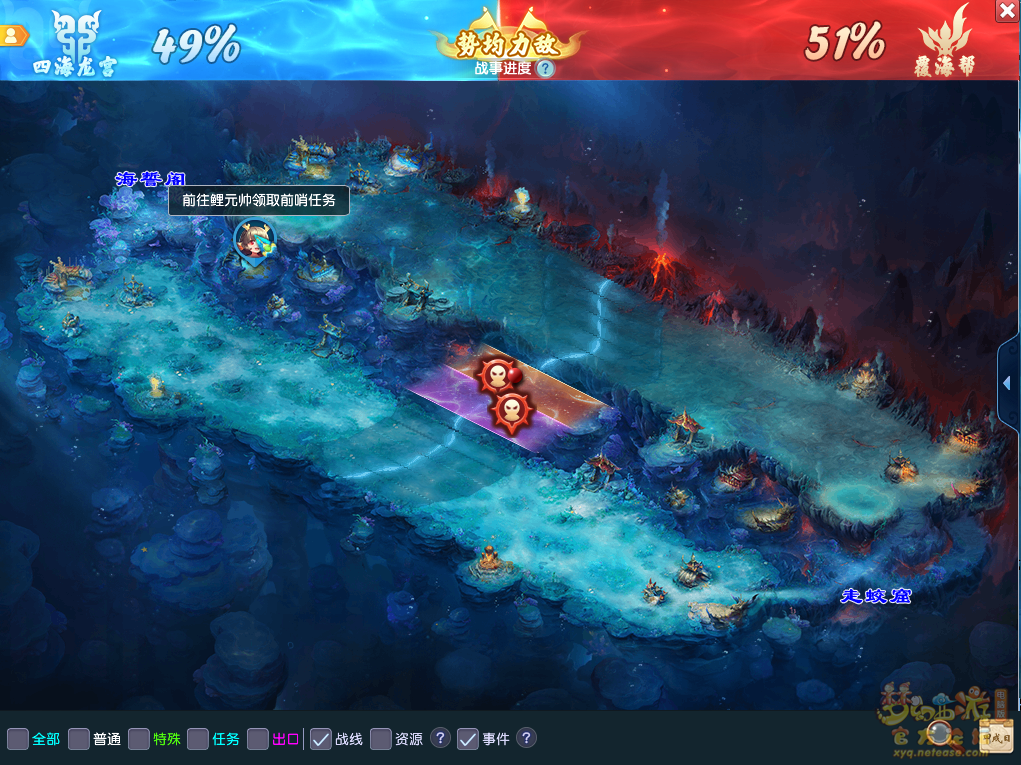Screen dimensions: 1021x765
Task: Close the battle map window
Action: [x=1007, y=11]
